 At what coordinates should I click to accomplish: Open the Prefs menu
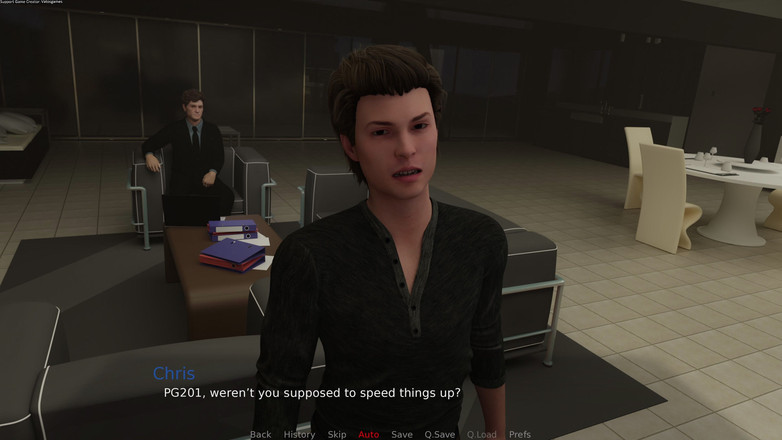(x=520, y=434)
